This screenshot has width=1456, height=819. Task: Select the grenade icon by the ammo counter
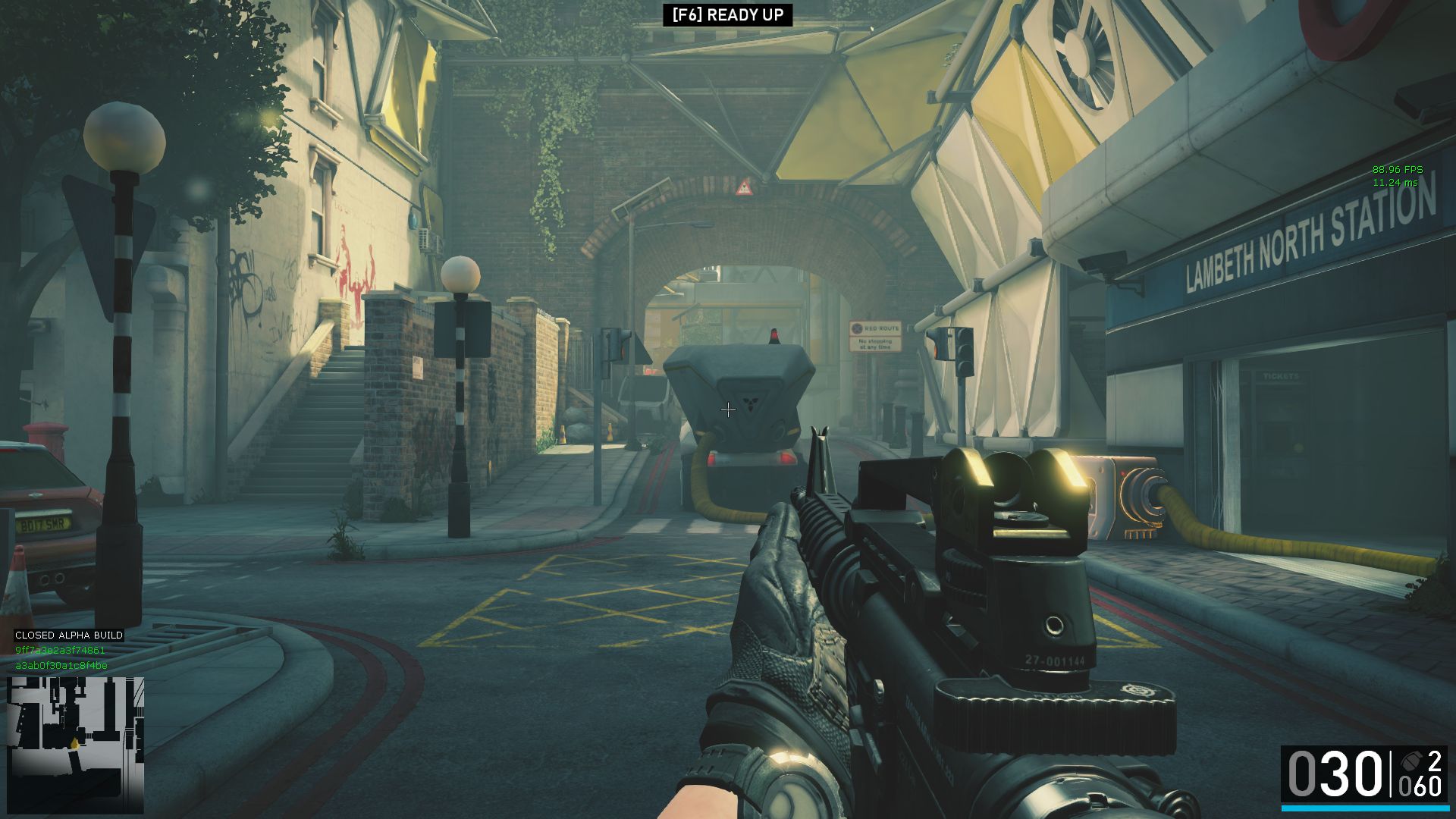pyautogui.click(x=1411, y=761)
